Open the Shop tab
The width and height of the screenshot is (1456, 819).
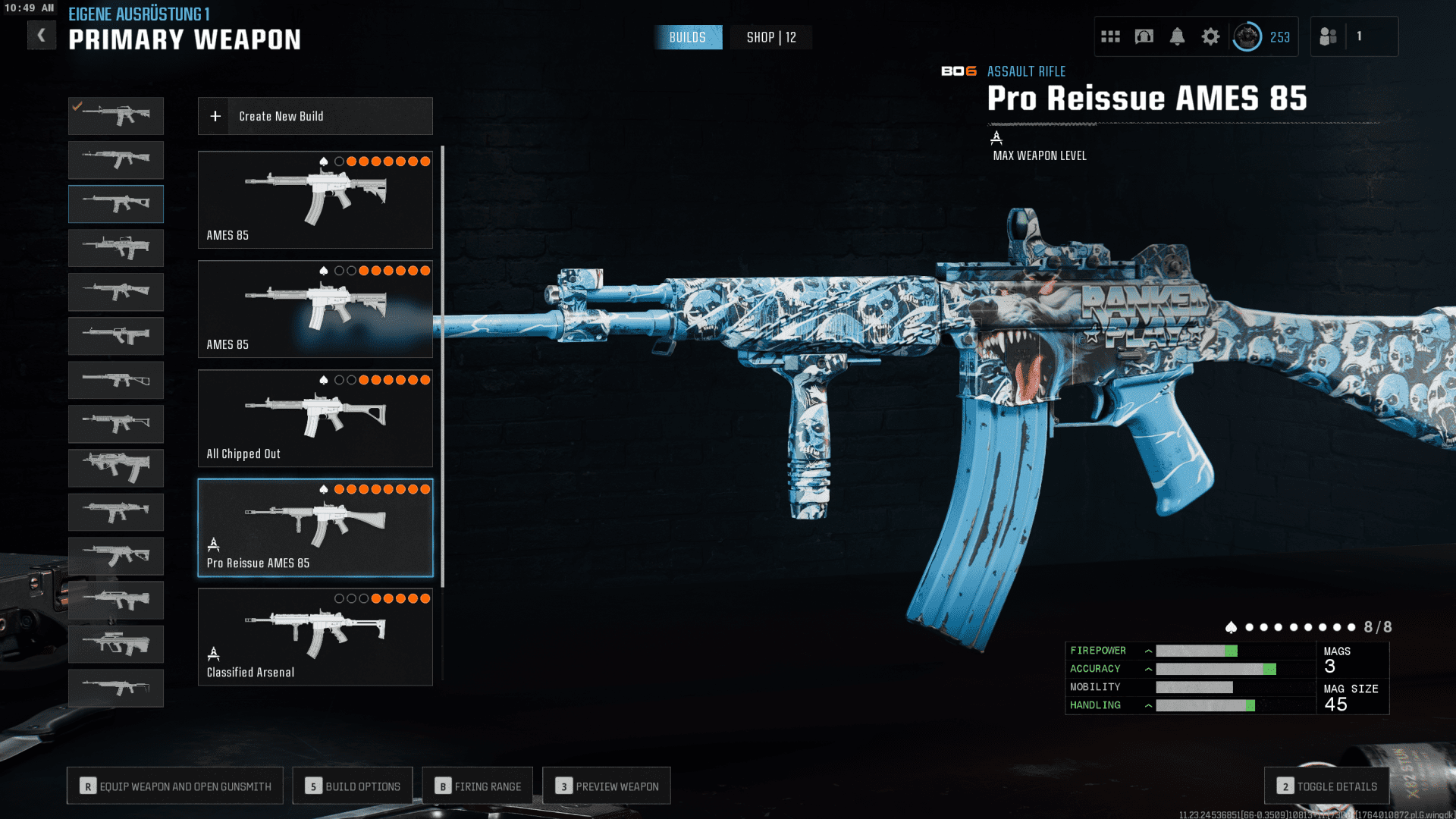(x=770, y=37)
